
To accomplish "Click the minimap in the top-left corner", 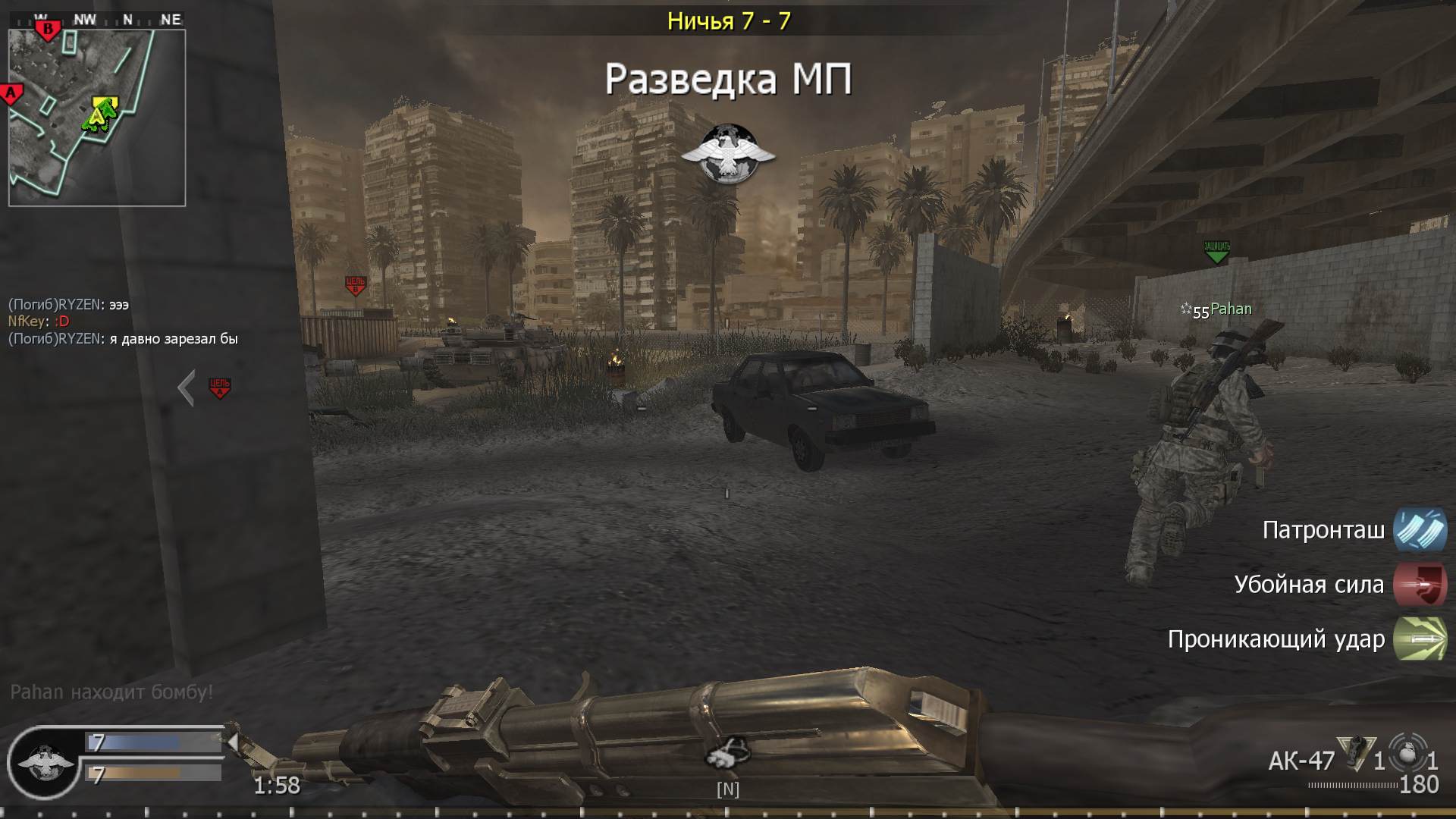I will pos(97,114).
